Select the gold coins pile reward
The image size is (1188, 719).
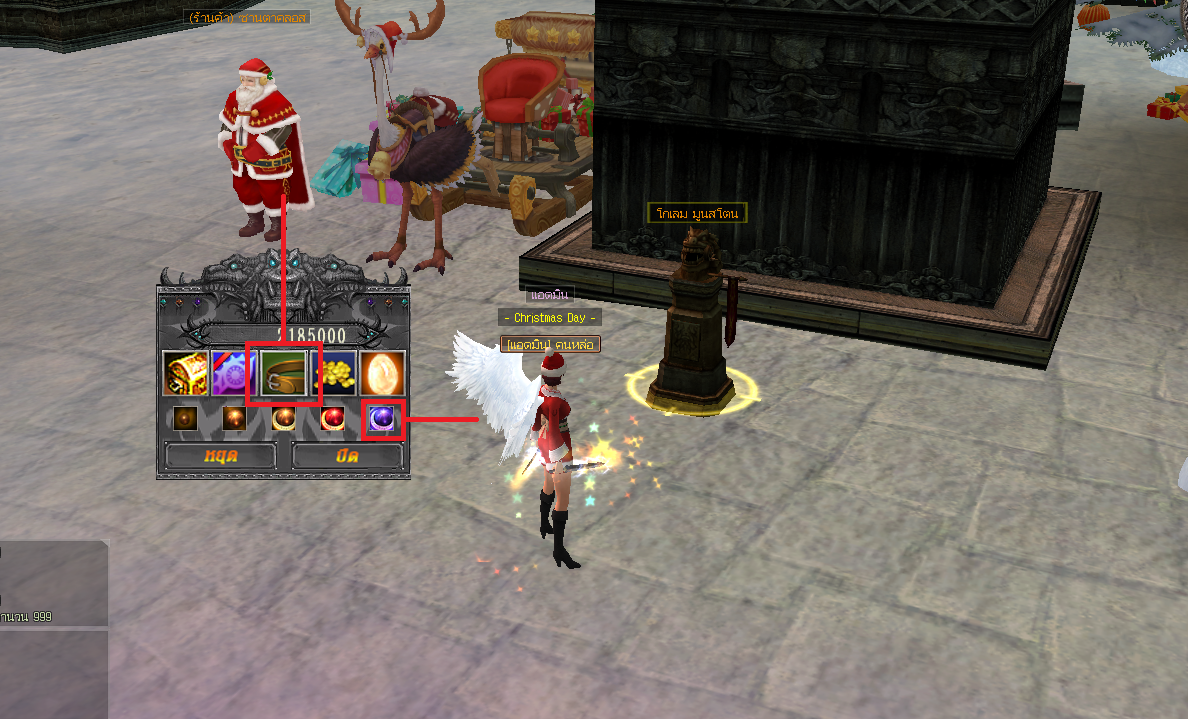(x=333, y=373)
